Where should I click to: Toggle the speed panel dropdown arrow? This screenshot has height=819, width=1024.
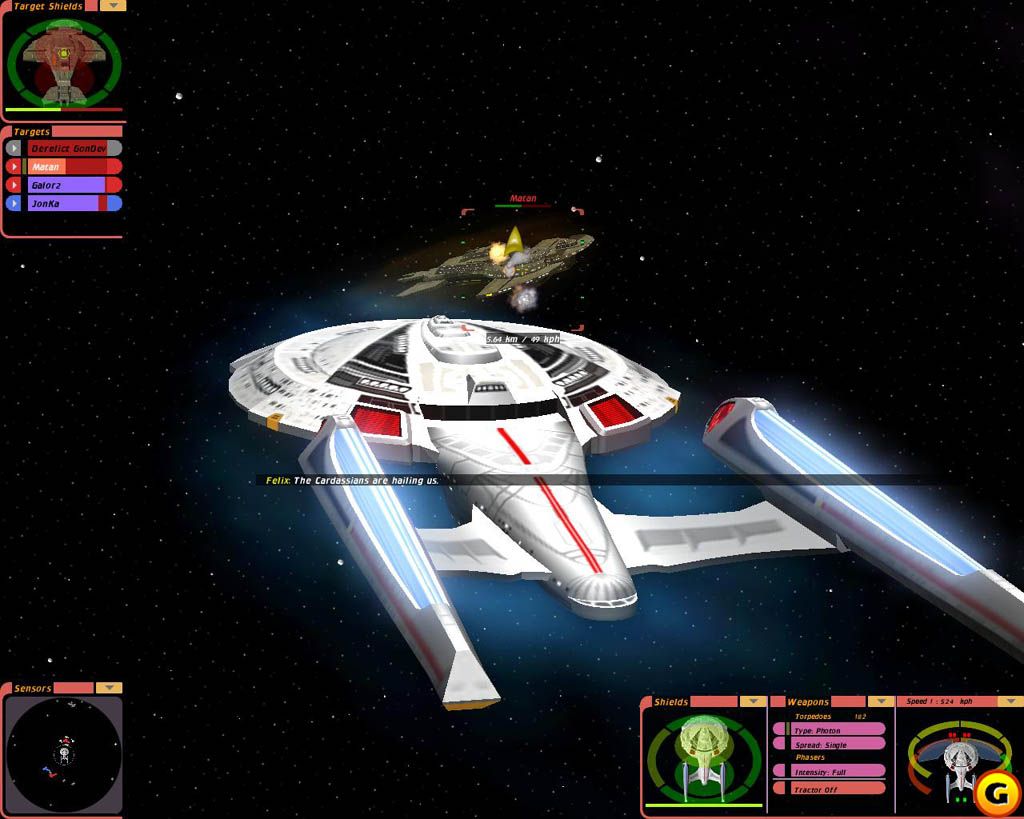[x=1010, y=702]
